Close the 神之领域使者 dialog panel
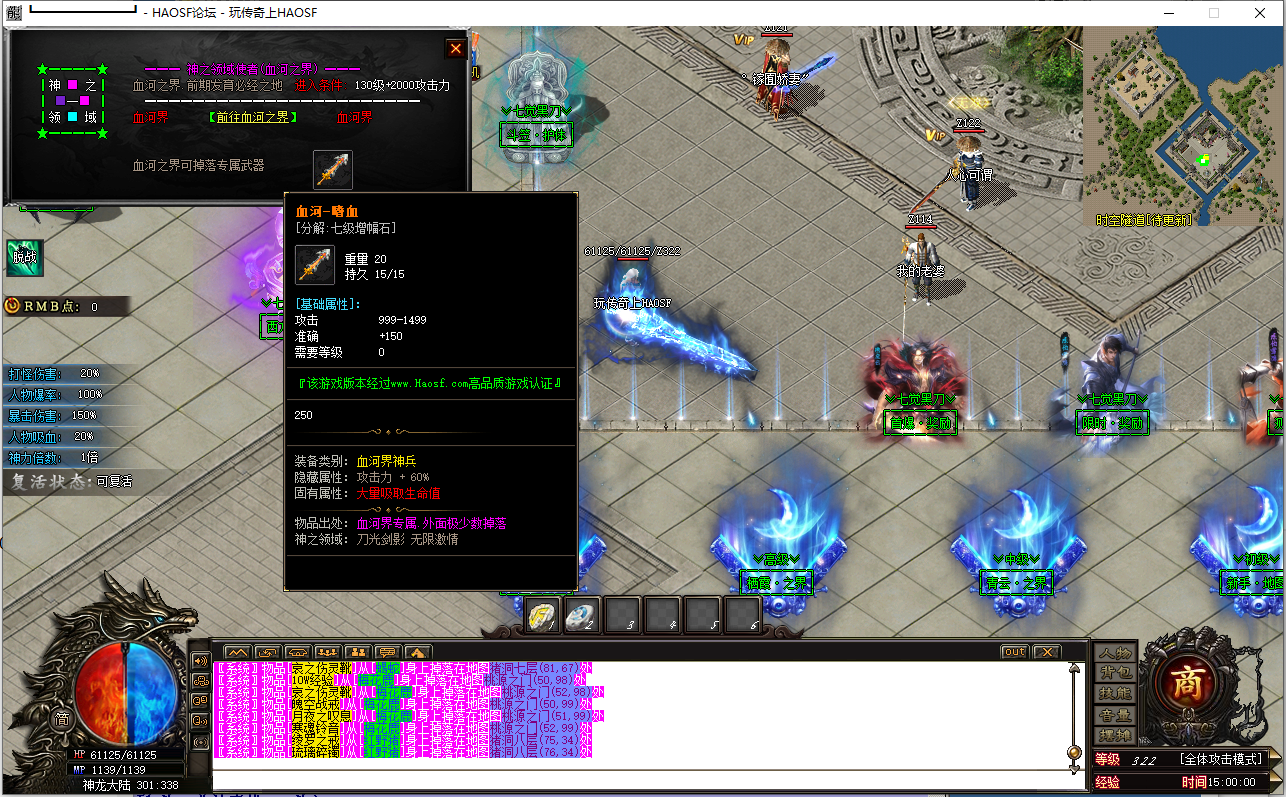The width and height of the screenshot is (1286, 797). [x=456, y=48]
